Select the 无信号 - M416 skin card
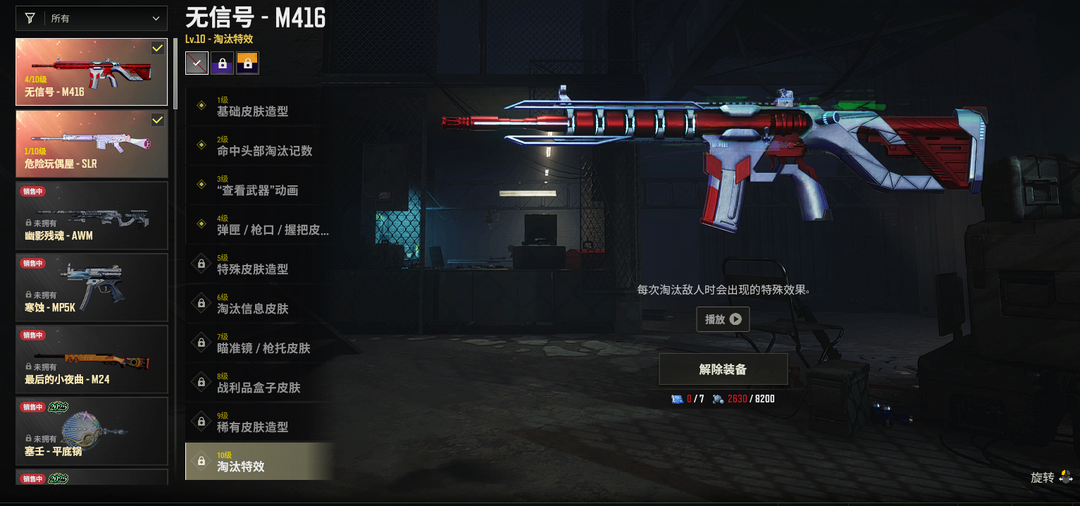1080x506 pixels. point(91,72)
